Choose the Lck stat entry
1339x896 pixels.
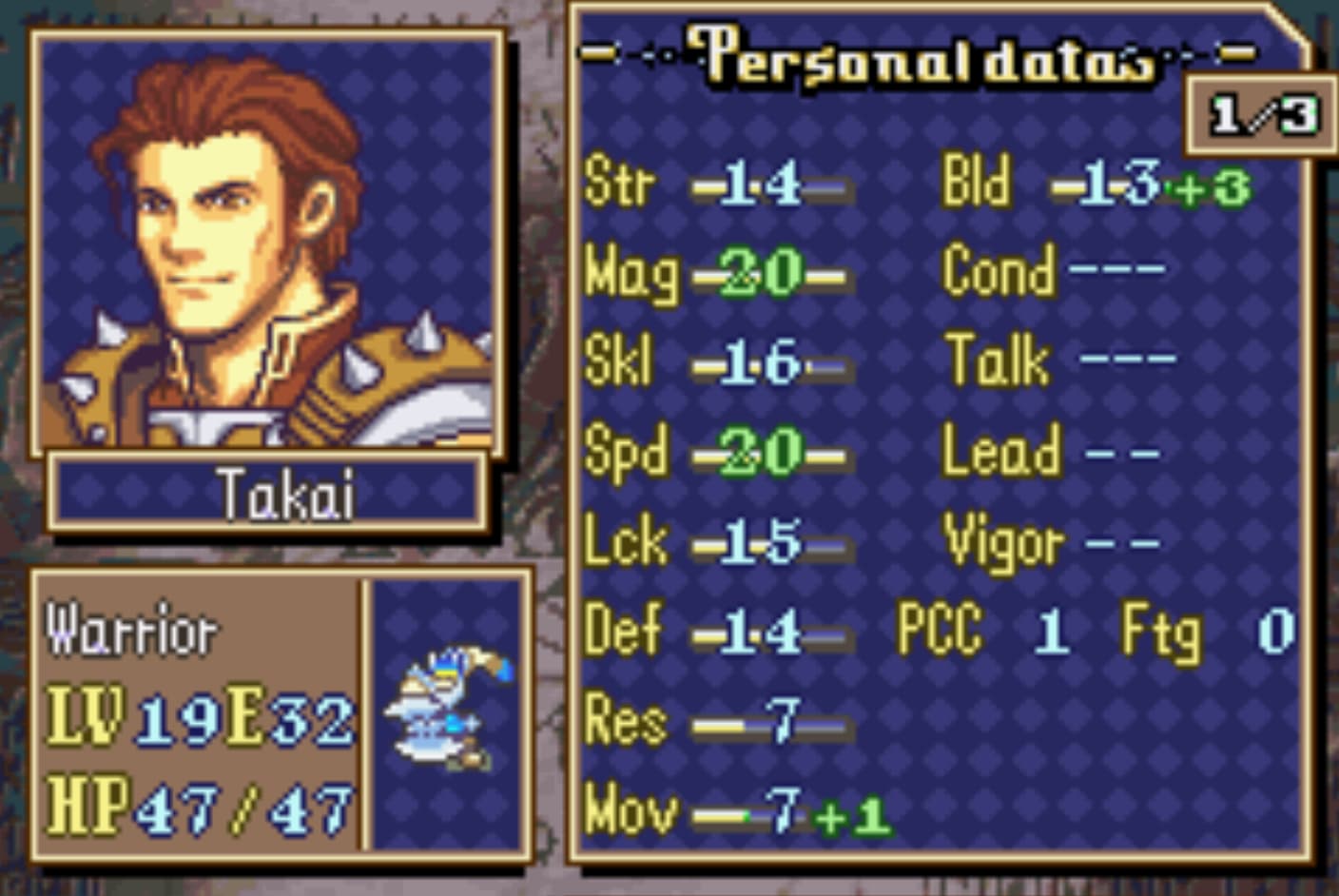tap(718, 542)
